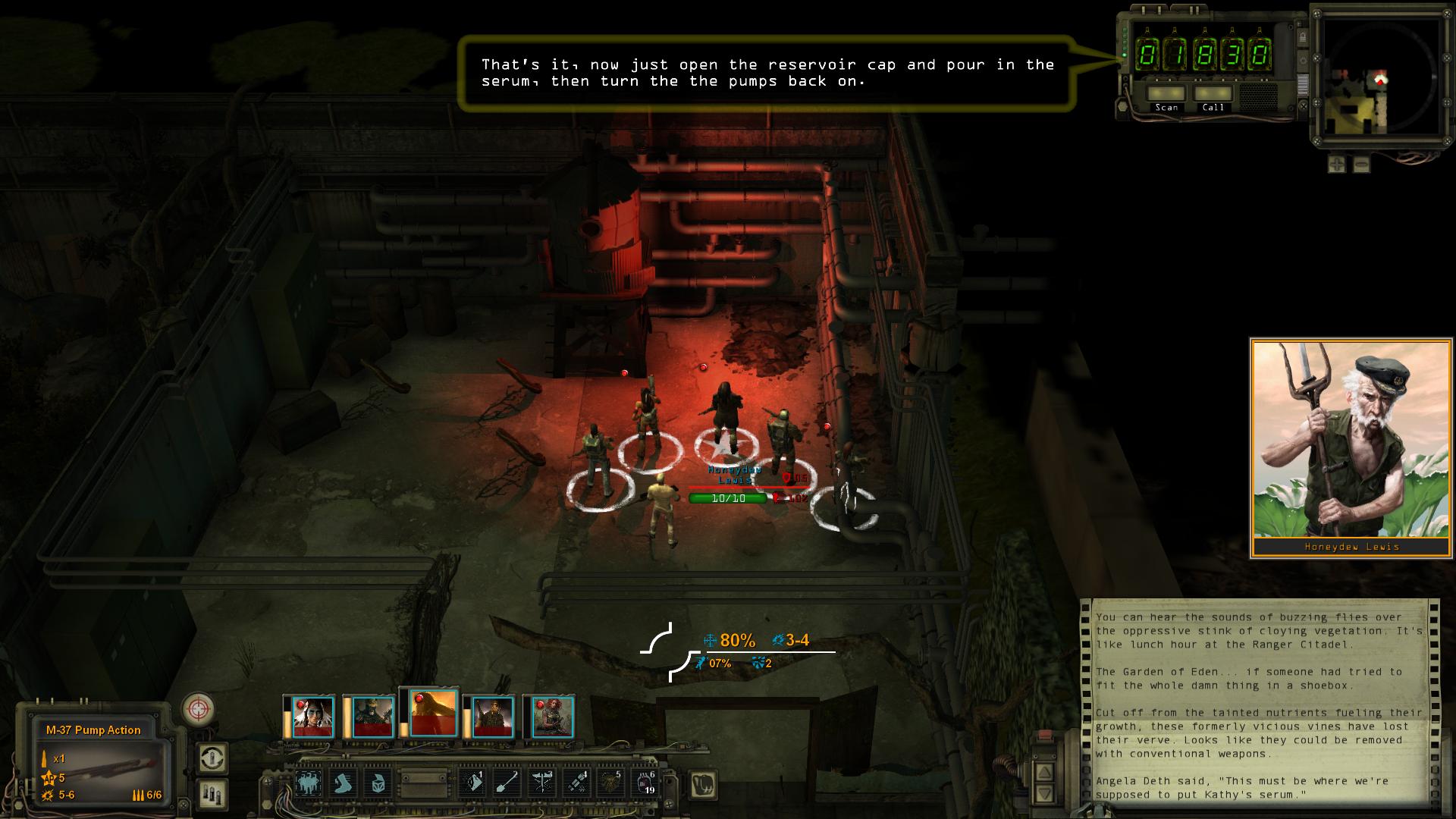
Task: Select the ranger with the feathered headdress portrait
Action: 312,717
